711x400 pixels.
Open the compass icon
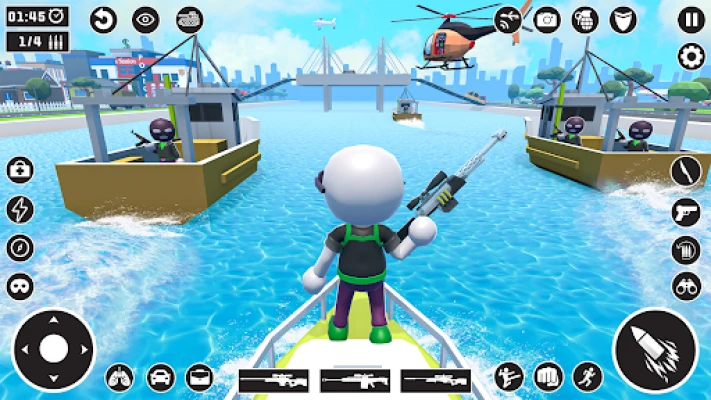click(x=20, y=247)
